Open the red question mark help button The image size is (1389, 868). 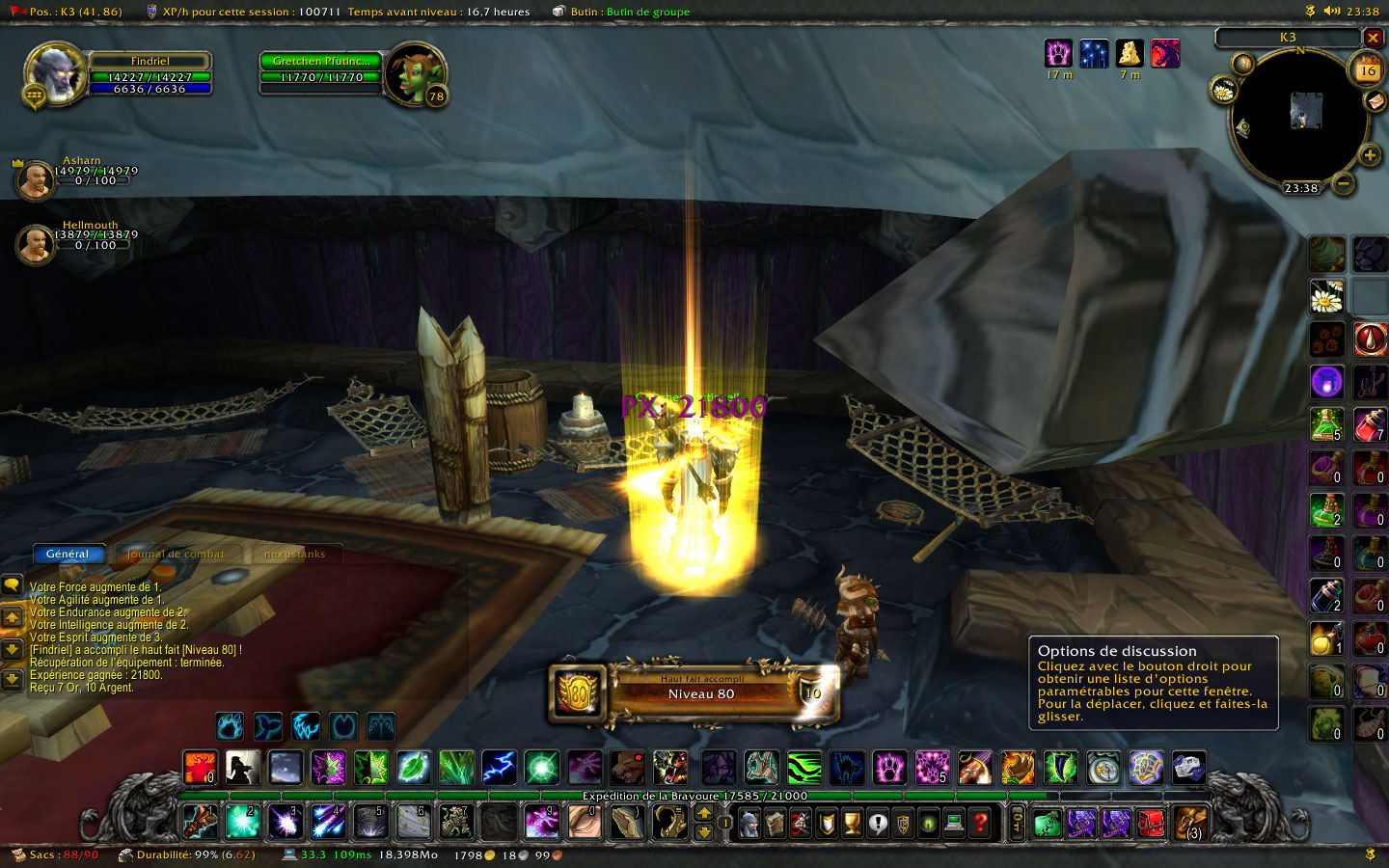[980, 823]
